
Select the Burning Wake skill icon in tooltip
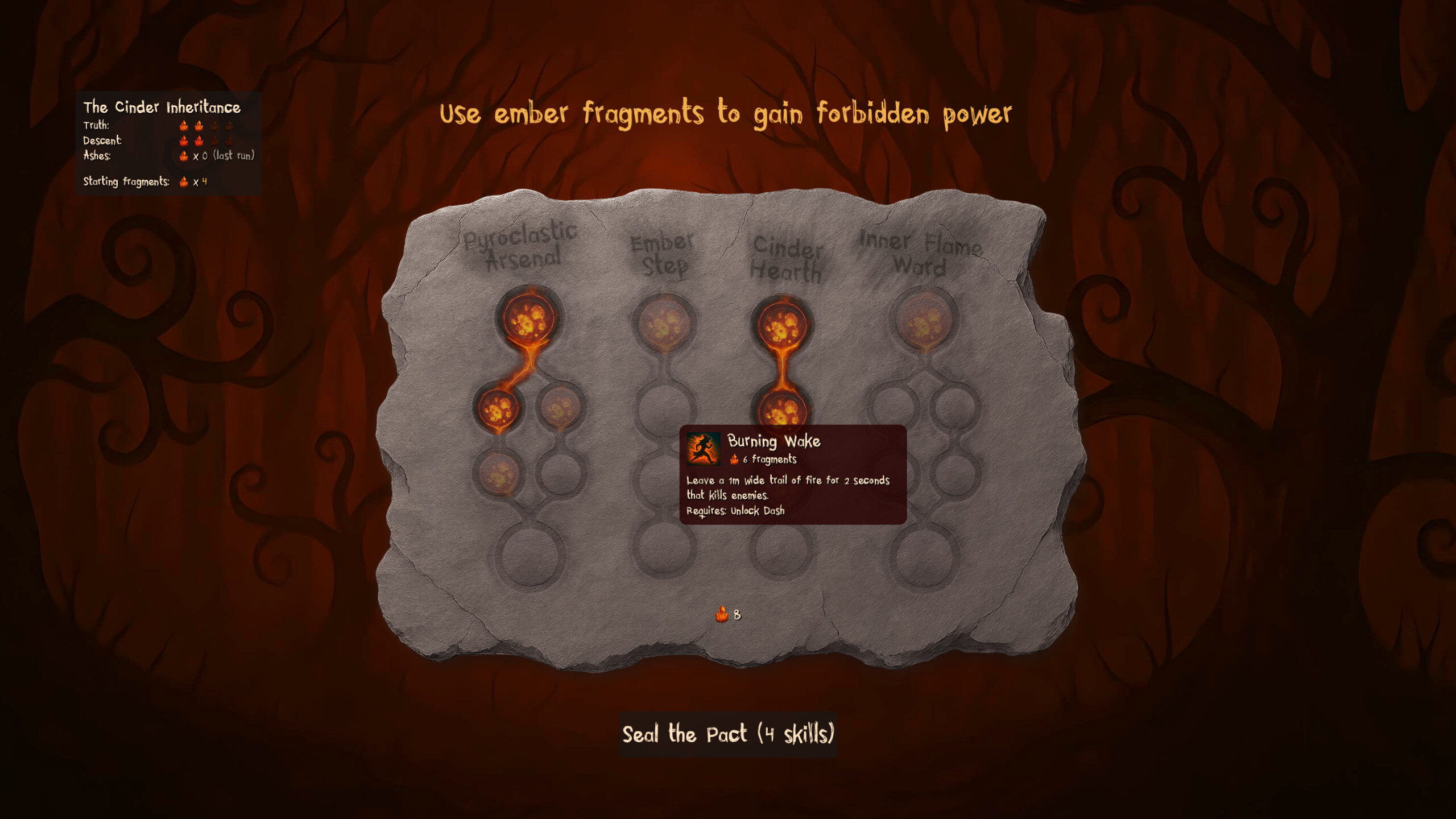pos(704,449)
